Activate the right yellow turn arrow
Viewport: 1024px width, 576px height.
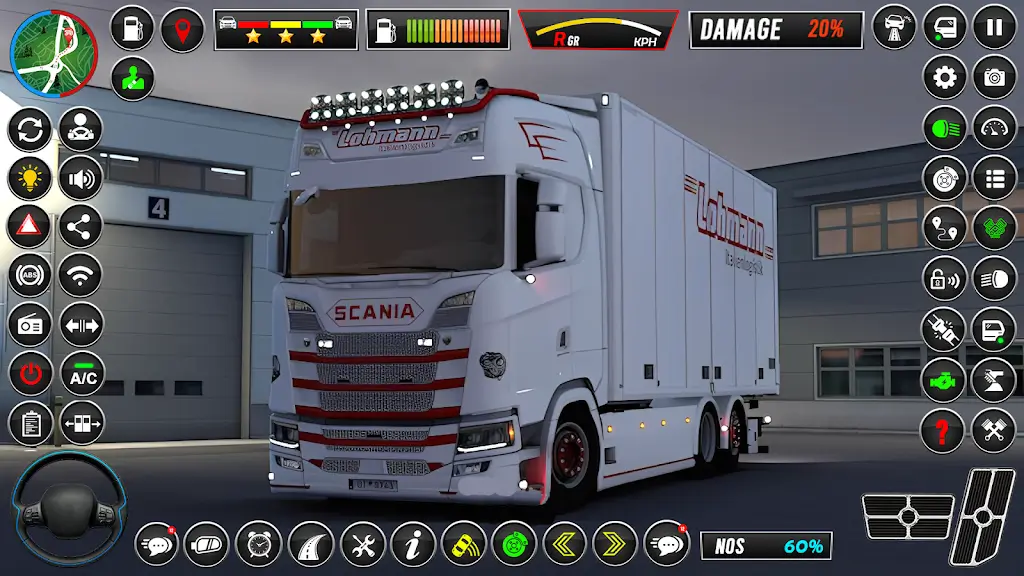pyautogui.click(x=614, y=544)
